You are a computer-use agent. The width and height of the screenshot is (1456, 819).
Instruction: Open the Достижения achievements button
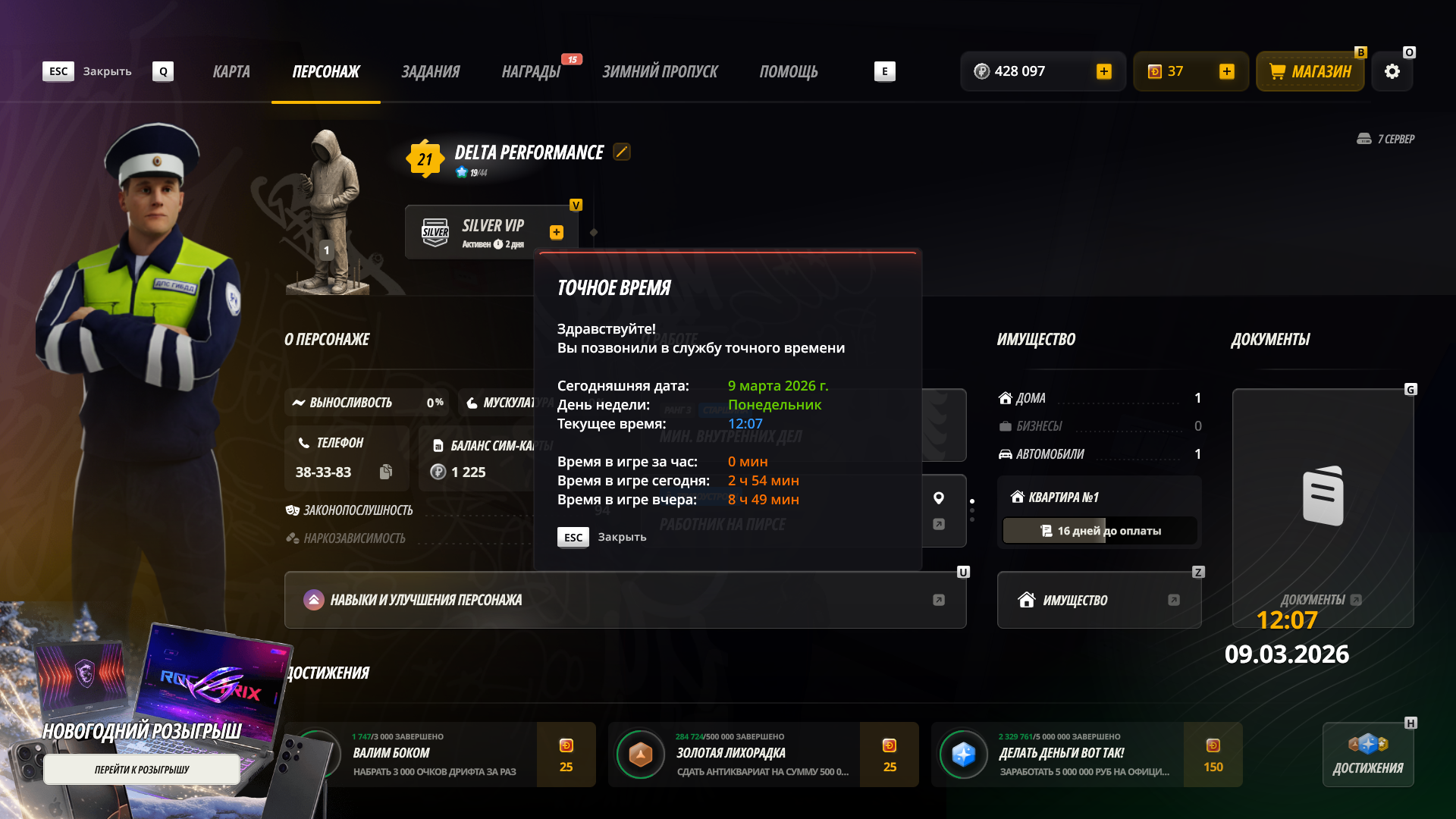pos(1368,755)
